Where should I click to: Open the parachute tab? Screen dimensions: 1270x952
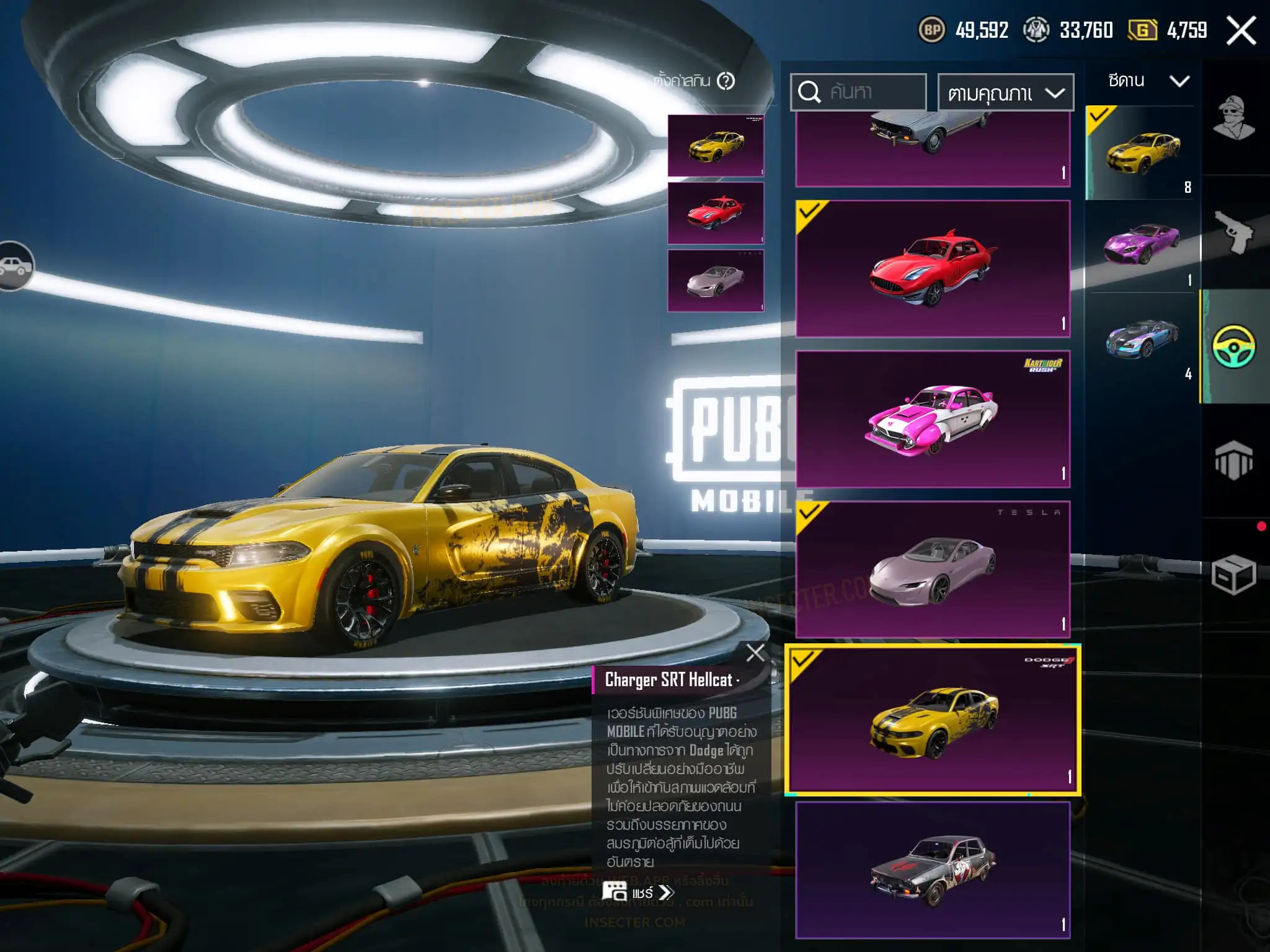pyautogui.click(x=1233, y=460)
